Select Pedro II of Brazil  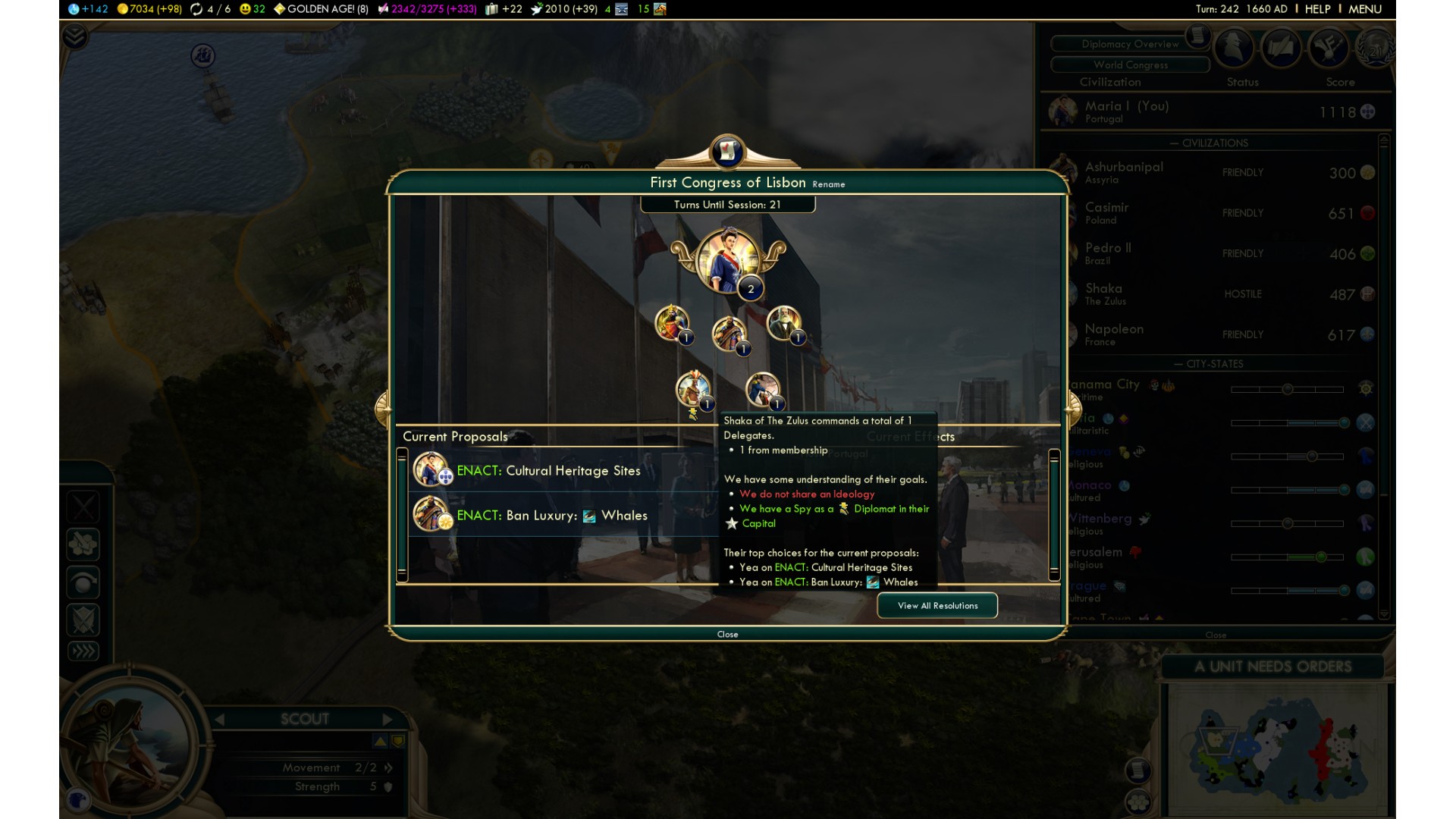pos(1108,253)
